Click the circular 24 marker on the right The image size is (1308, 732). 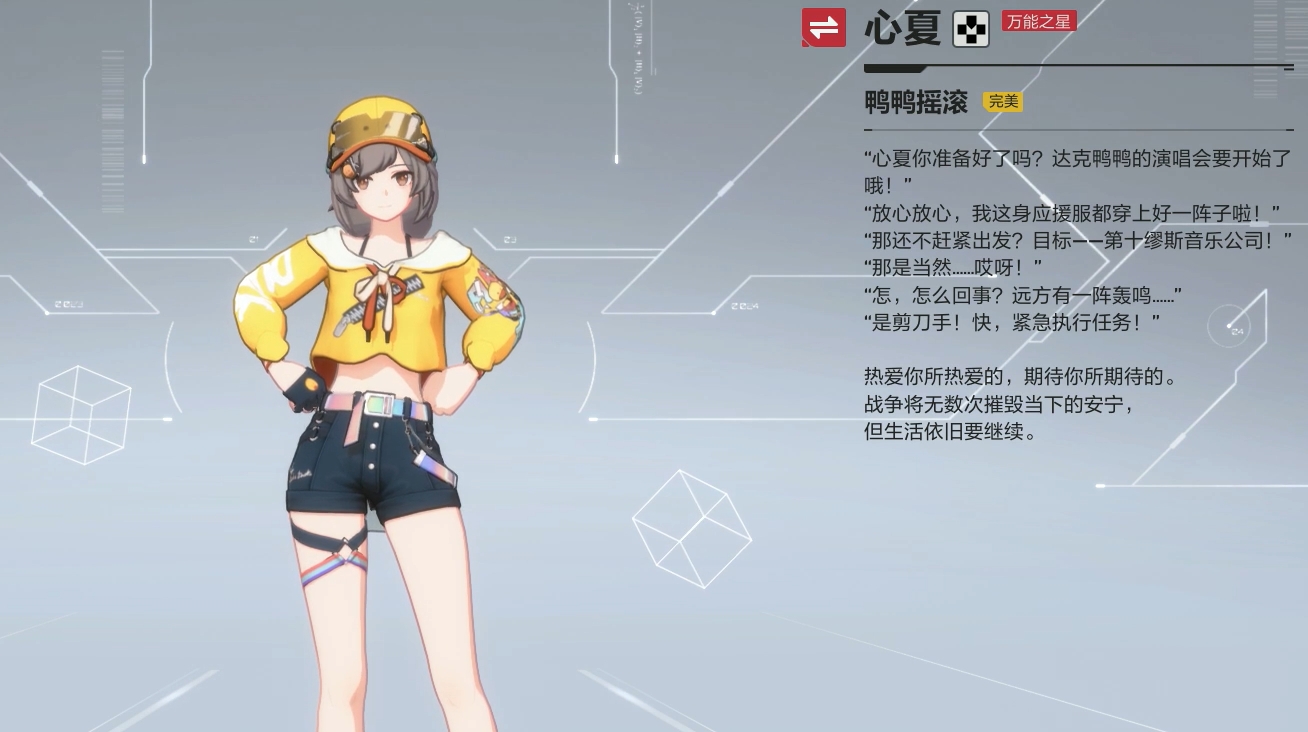coord(1231,326)
